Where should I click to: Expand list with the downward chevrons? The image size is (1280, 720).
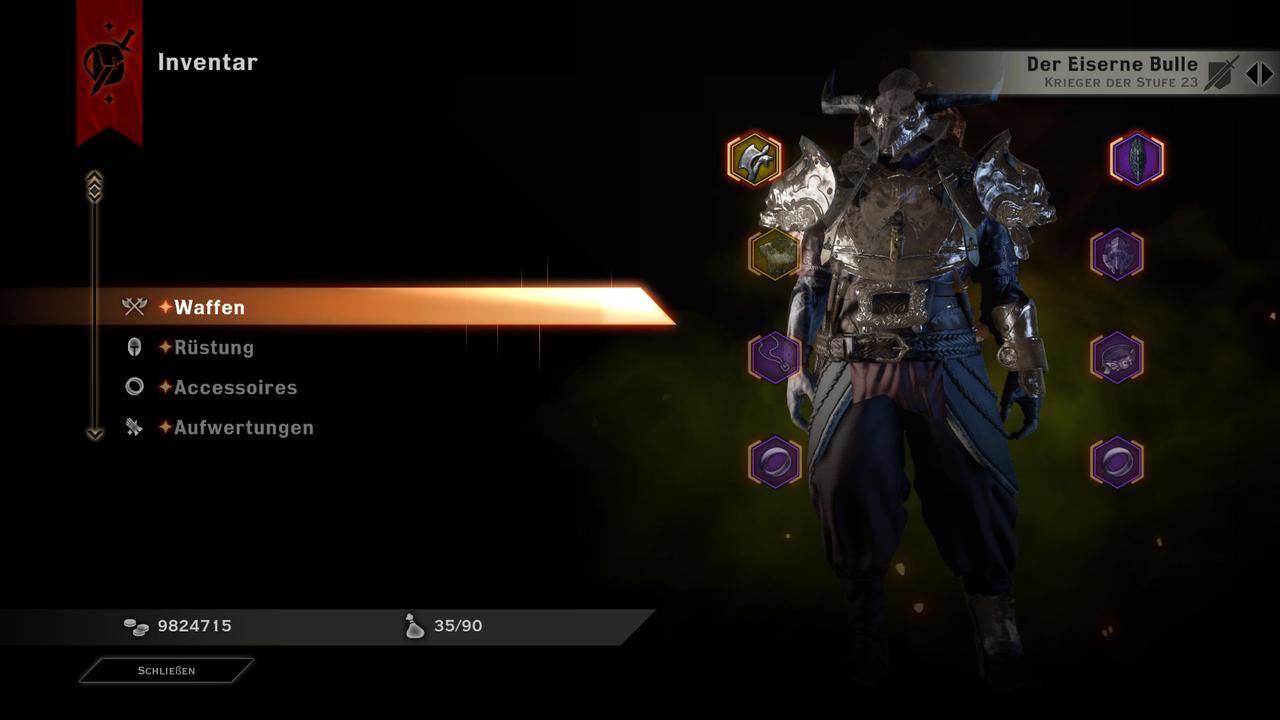[x=95, y=434]
